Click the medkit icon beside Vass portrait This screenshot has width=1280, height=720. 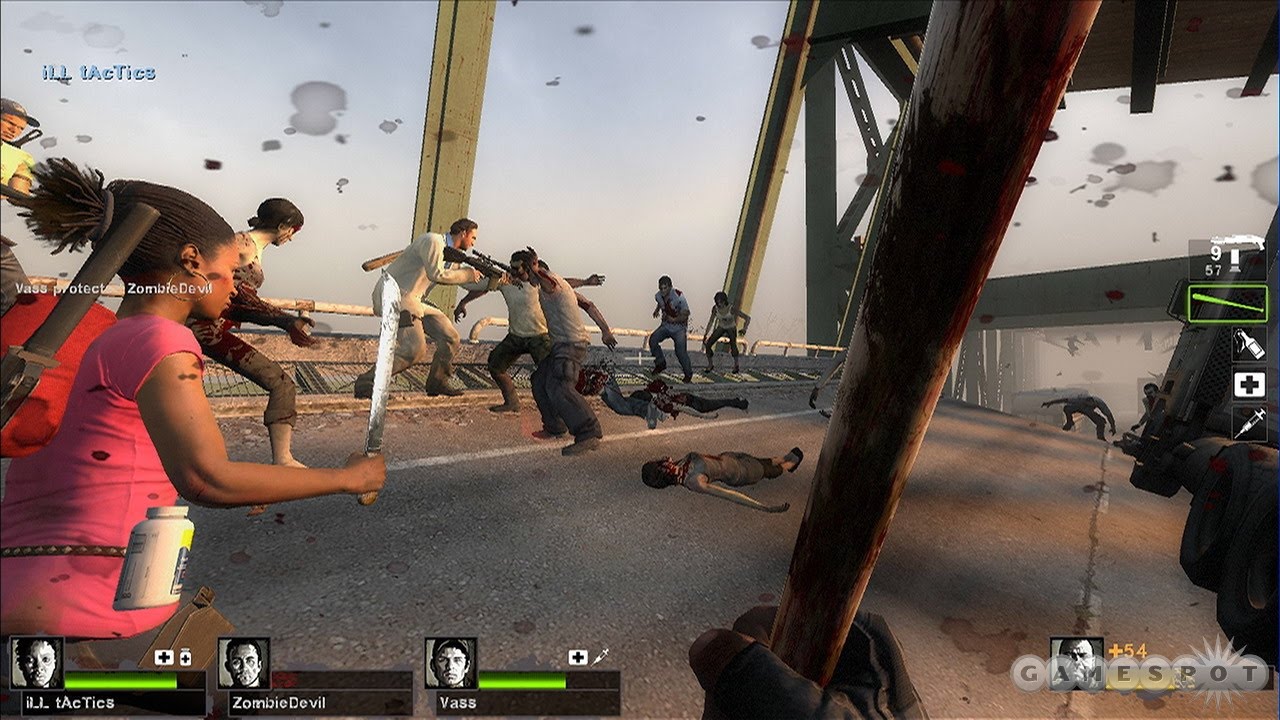(577, 656)
